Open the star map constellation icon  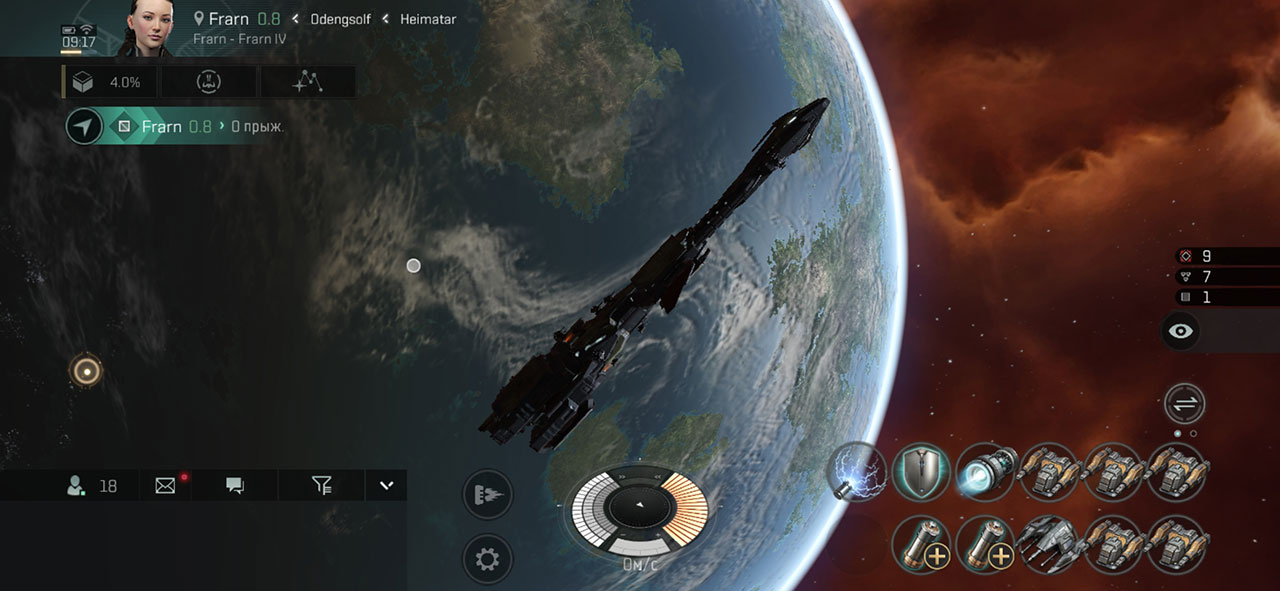pyautogui.click(x=306, y=82)
